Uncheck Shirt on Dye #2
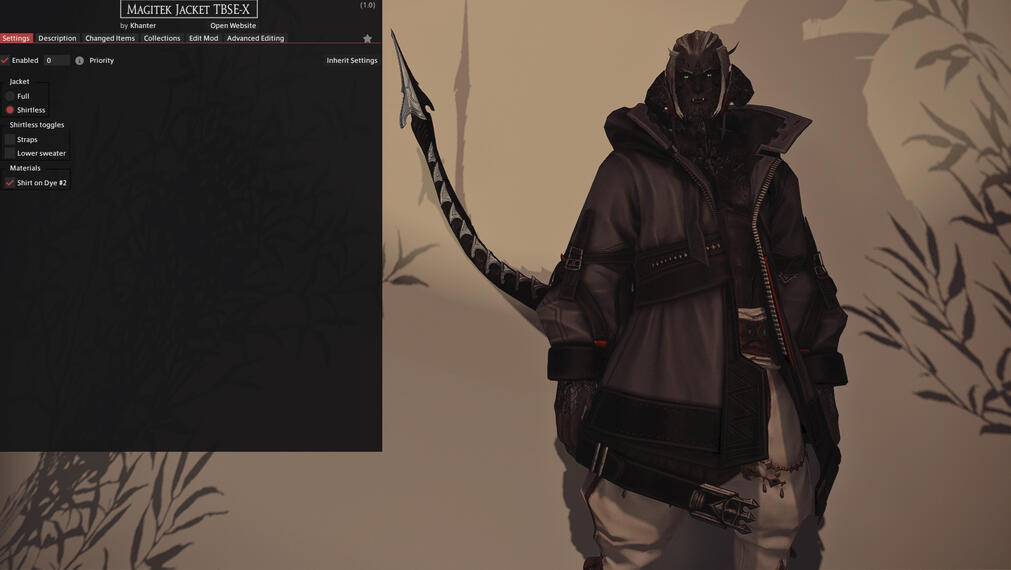Screen dimensions: 1011x570 click(x=10, y=183)
